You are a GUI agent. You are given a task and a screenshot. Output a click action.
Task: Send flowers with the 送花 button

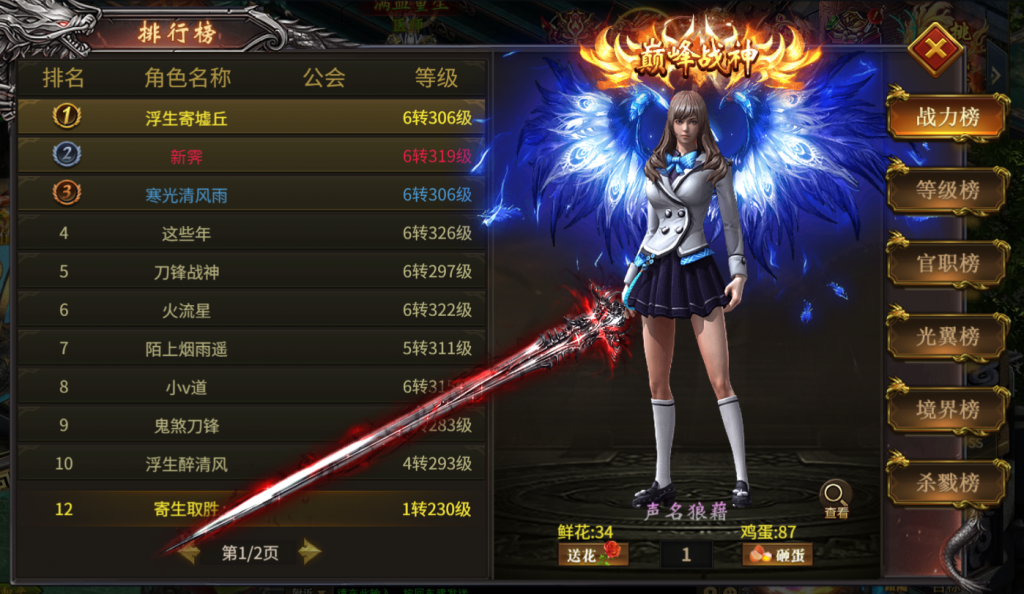coord(593,554)
